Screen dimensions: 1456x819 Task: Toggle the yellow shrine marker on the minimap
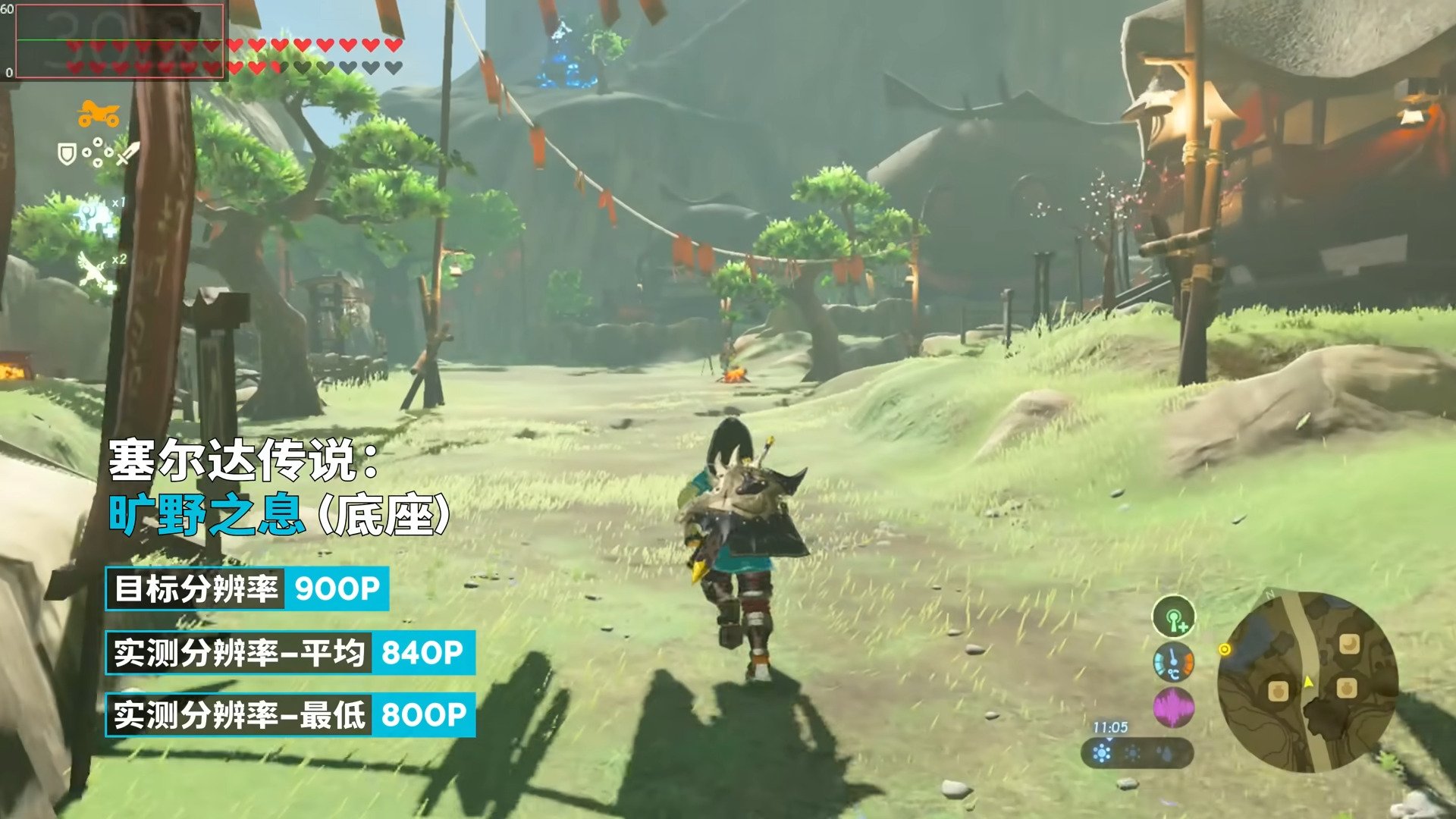[x=1225, y=649]
